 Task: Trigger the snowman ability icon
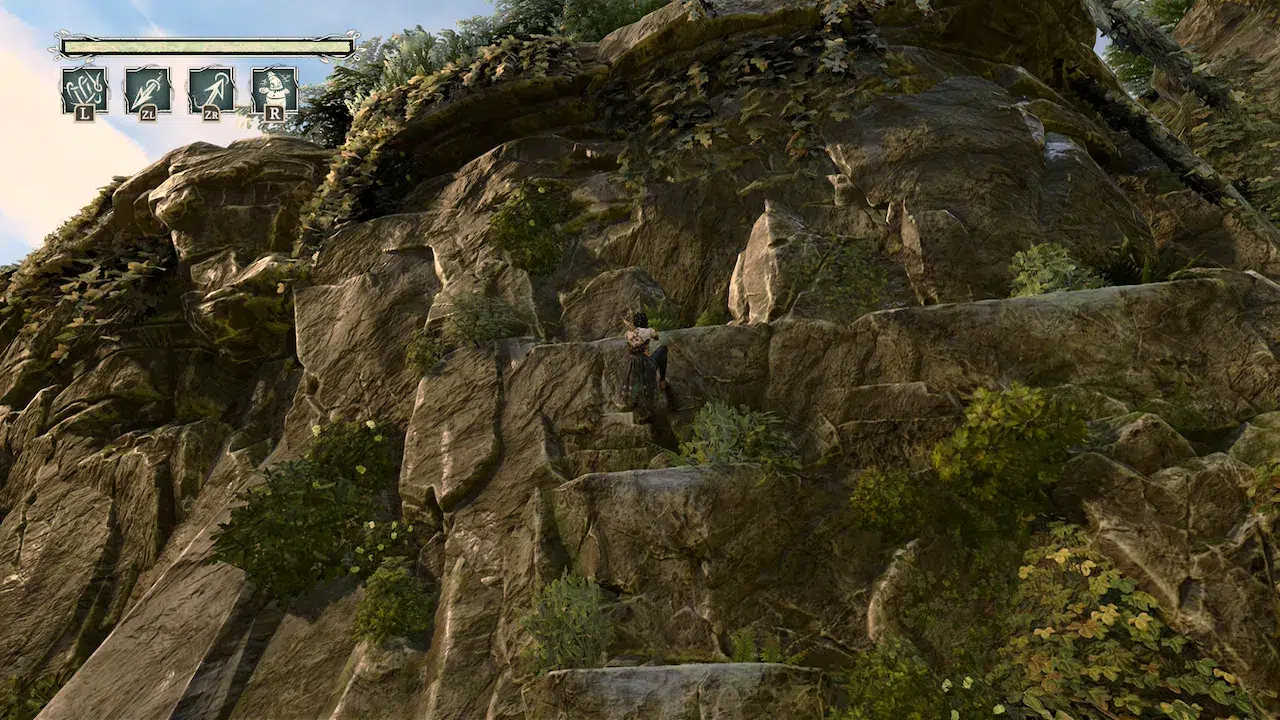274,90
